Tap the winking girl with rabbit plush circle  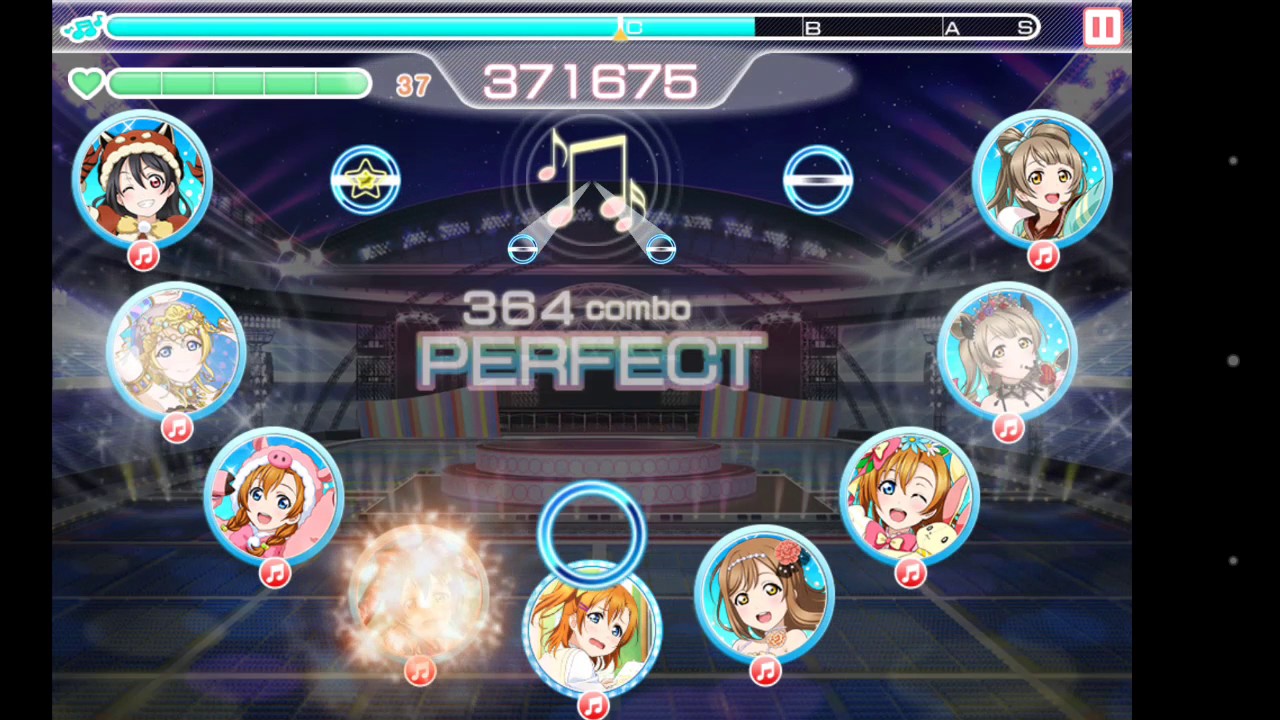tap(909, 497)
